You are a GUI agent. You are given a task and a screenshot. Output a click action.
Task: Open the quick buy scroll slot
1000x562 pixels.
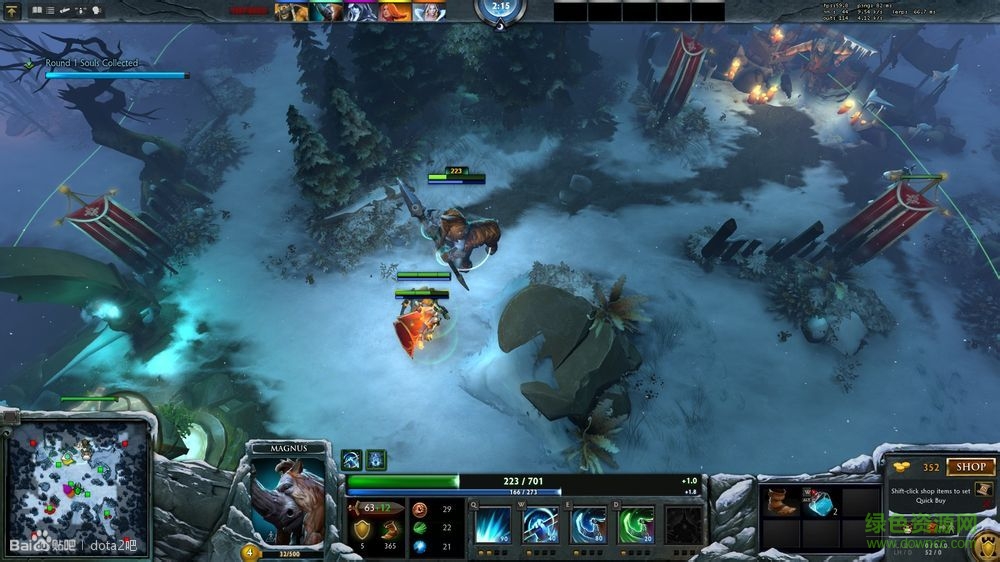983,490
